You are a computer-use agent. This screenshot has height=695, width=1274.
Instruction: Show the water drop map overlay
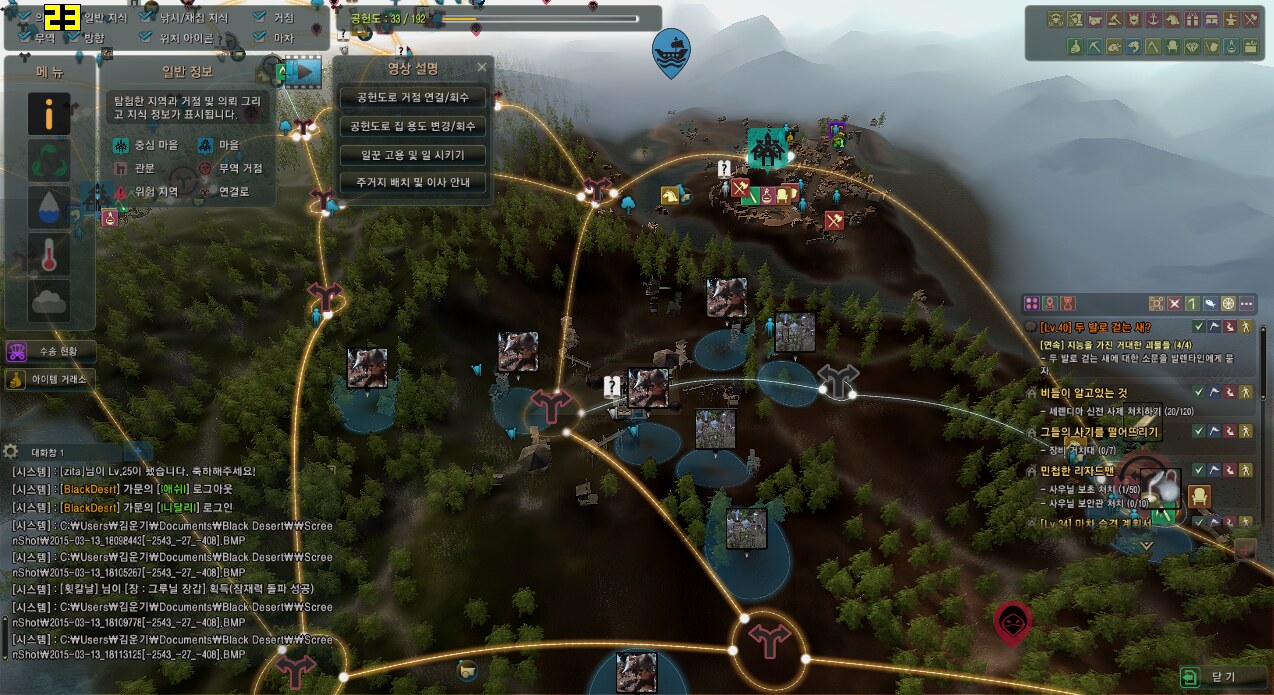point(49,206)
